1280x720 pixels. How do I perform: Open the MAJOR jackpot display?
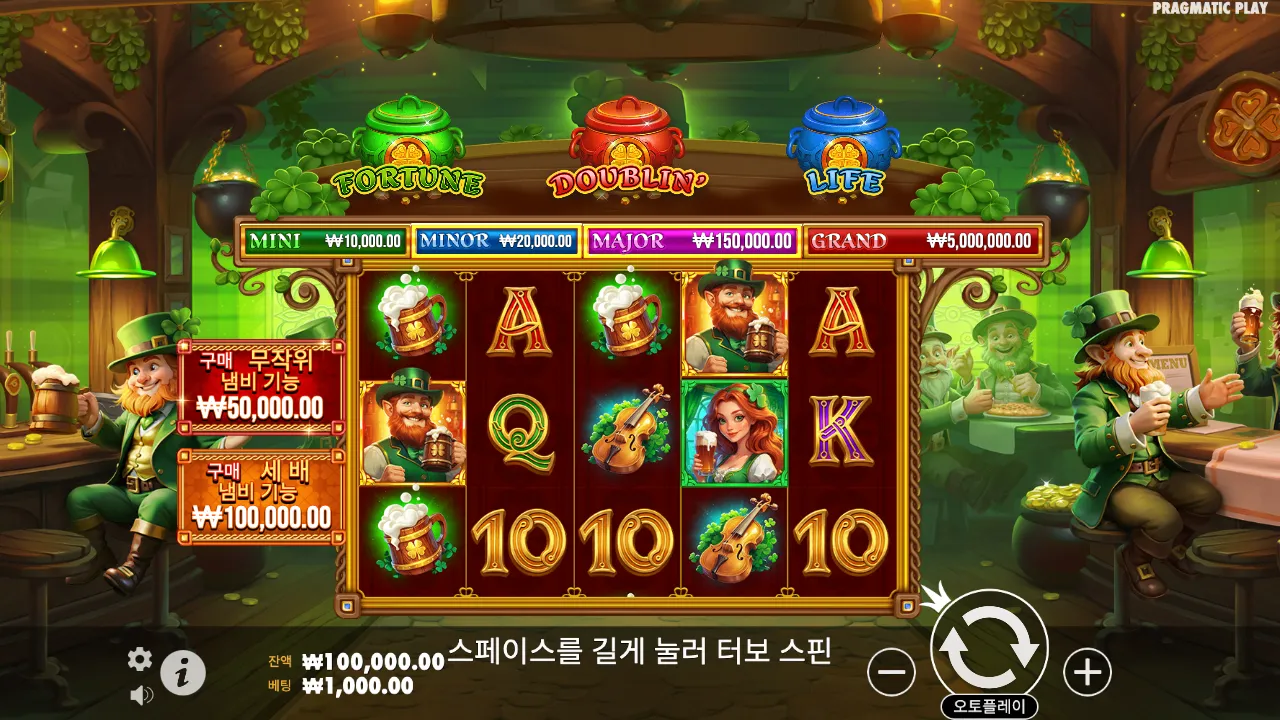tap(692, 241)
